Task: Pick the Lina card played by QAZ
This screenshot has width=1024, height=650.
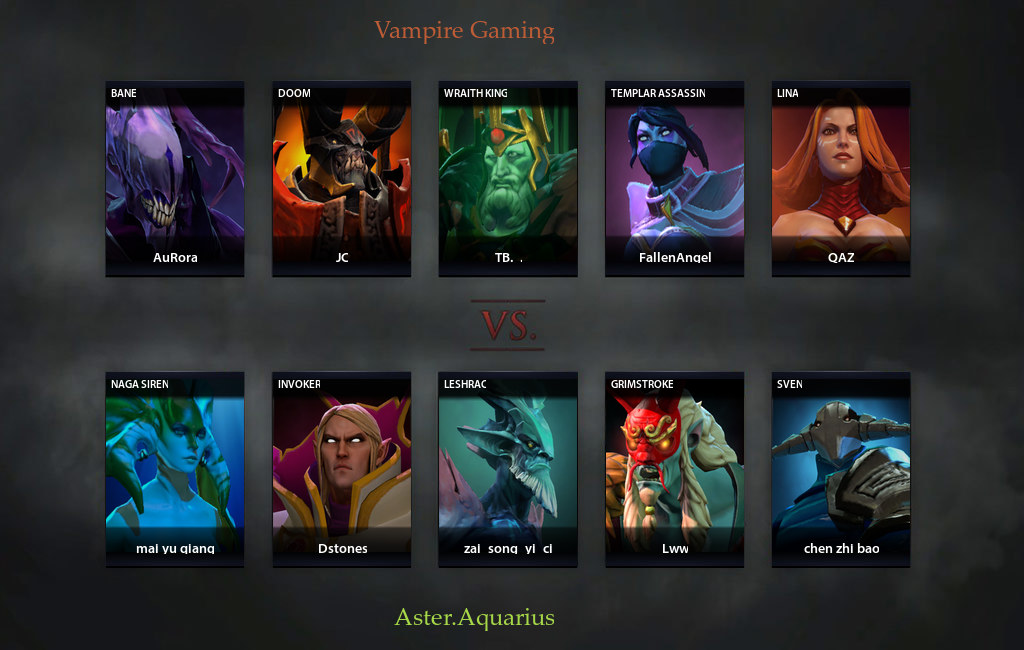Action: coord(841,178)
